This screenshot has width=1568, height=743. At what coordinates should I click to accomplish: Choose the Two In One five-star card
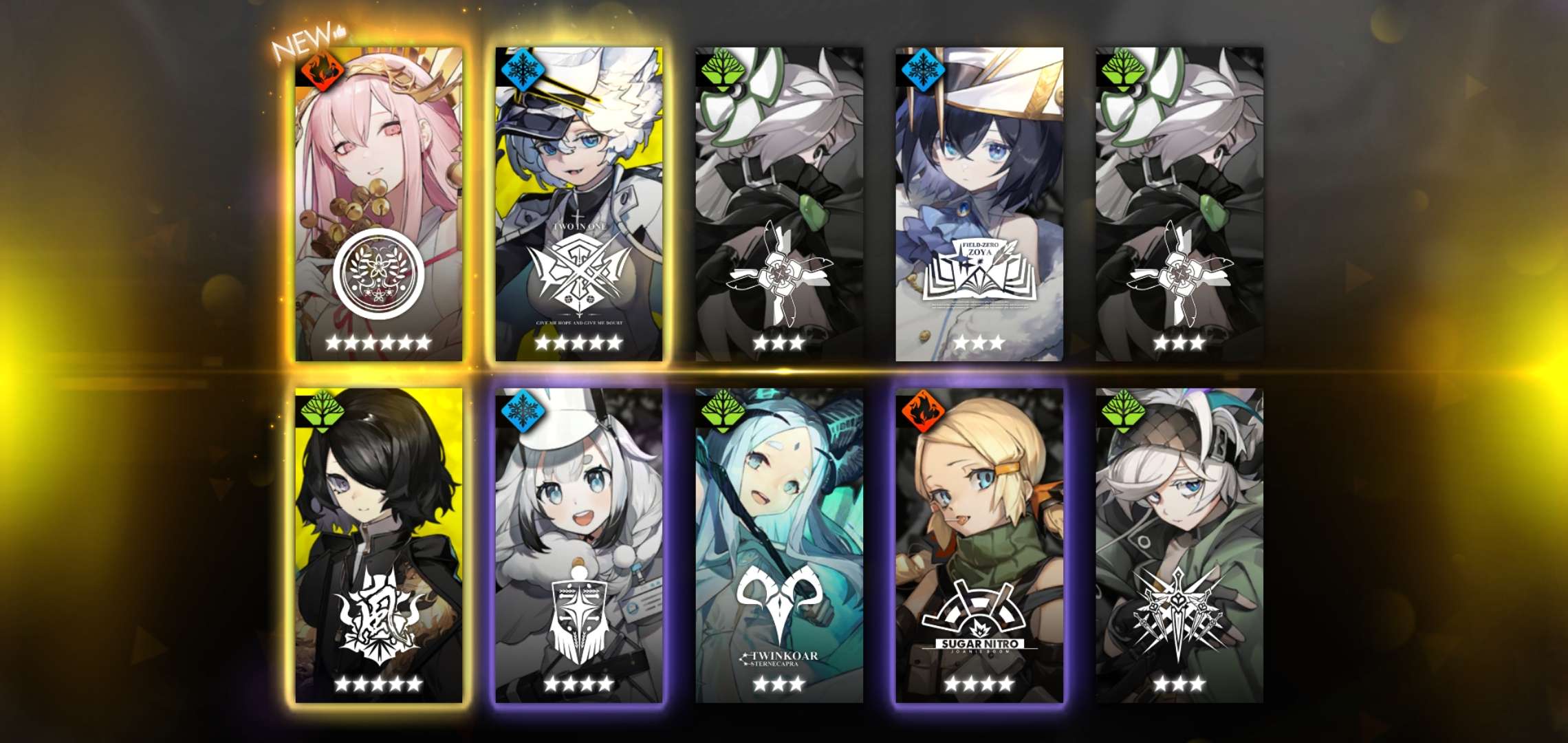pos(579,204)
